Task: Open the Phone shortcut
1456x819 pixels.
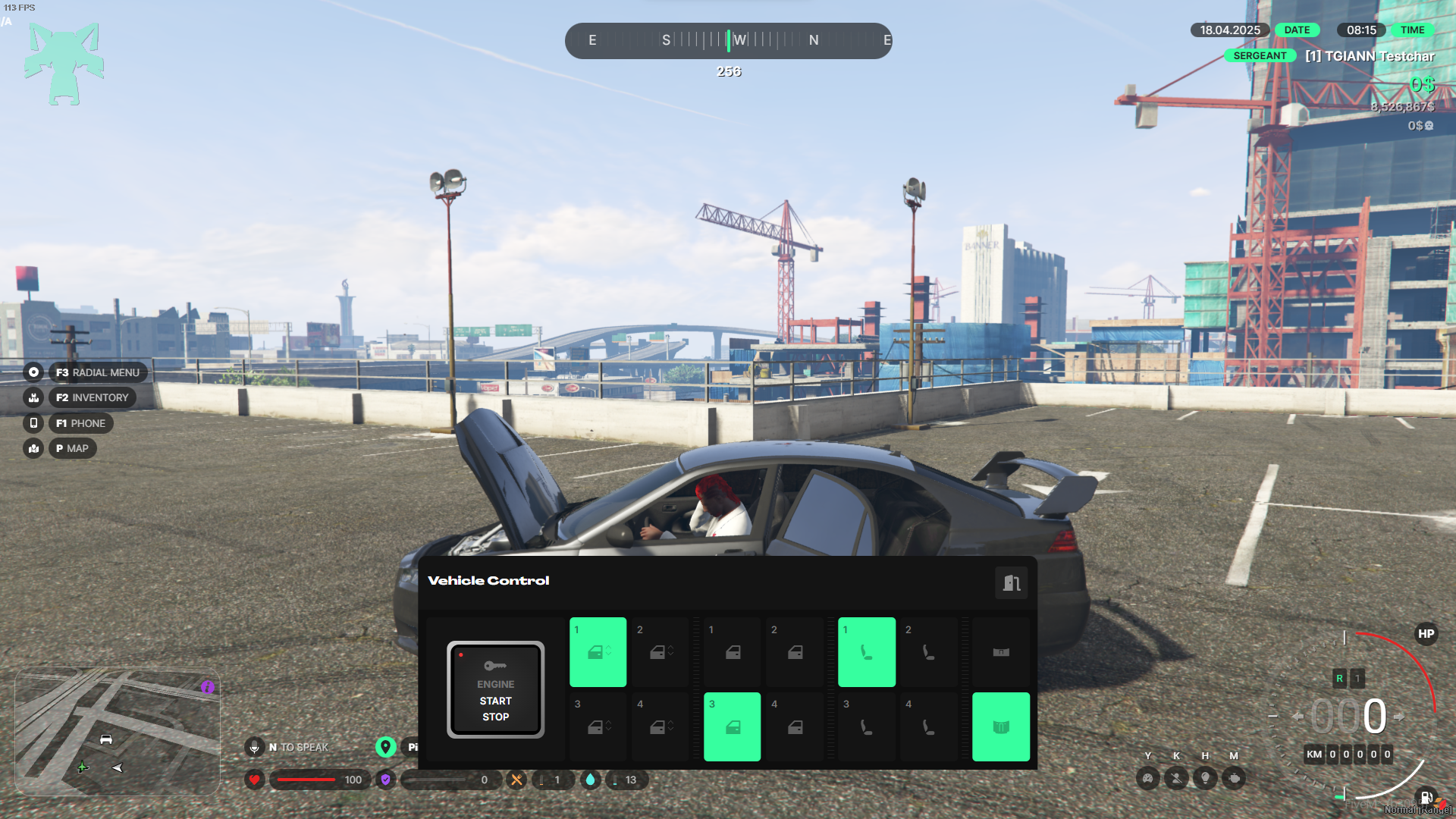Action: [80, 423]
